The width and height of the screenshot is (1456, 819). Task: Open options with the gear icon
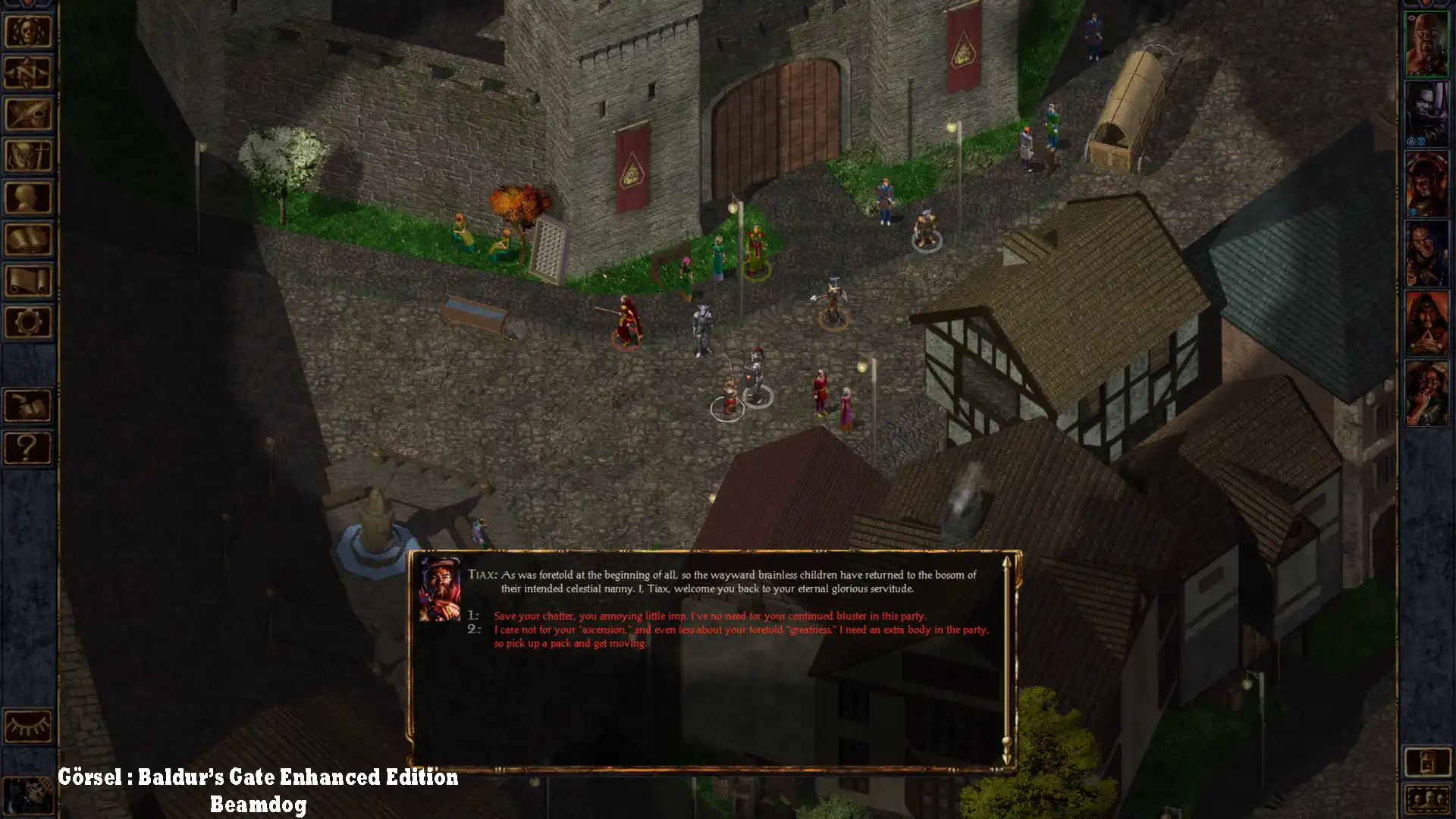pyautogui.click(x=28, y=322)
